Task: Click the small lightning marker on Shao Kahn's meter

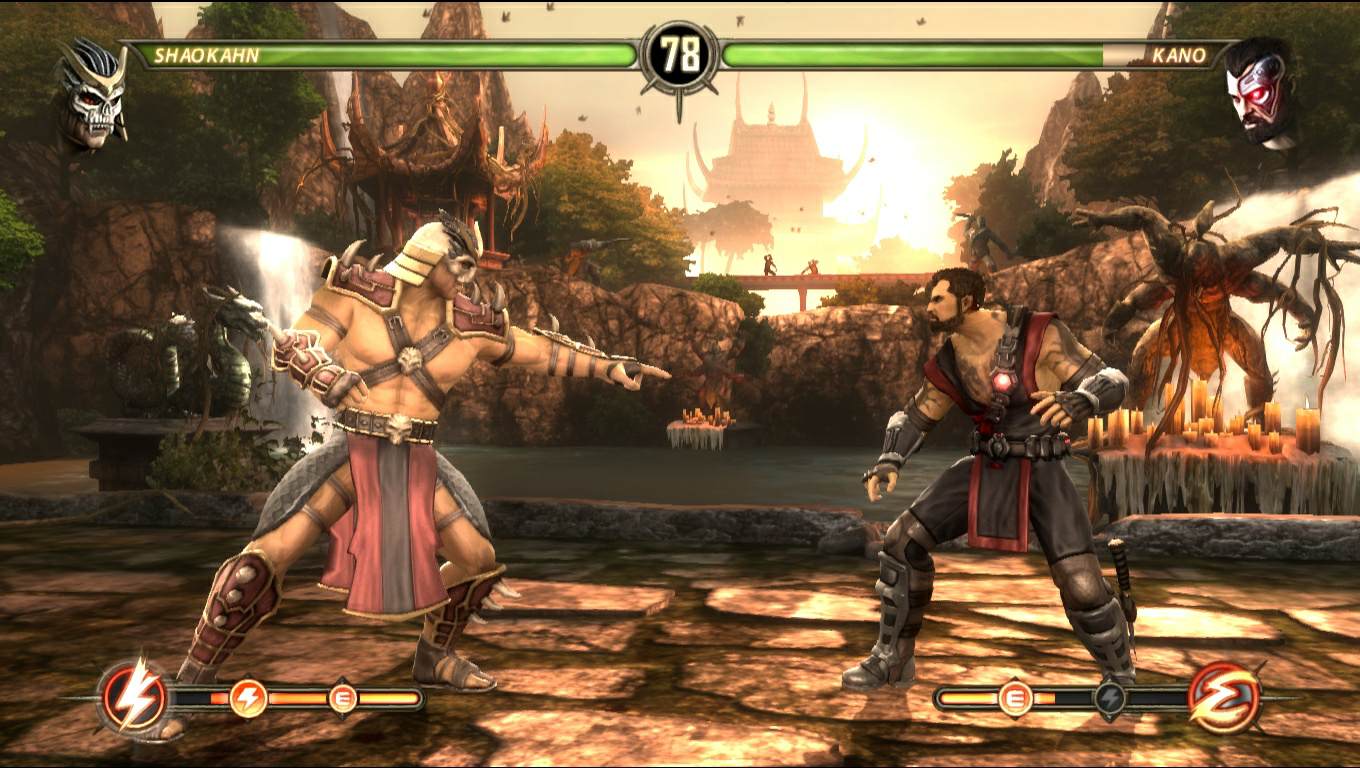Action: click(x=248, y=697)
